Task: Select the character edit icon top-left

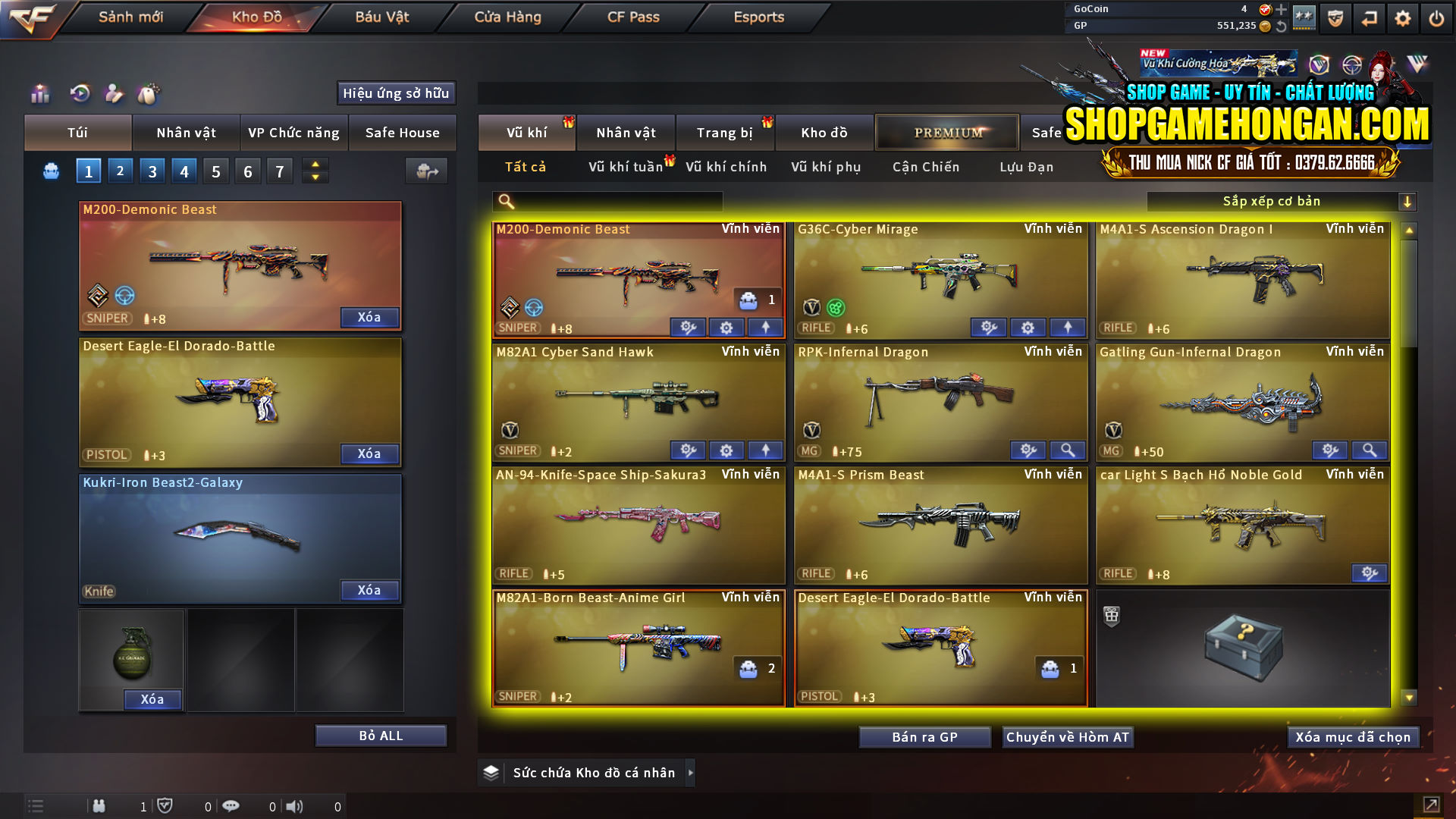Action: coord(115,94)
